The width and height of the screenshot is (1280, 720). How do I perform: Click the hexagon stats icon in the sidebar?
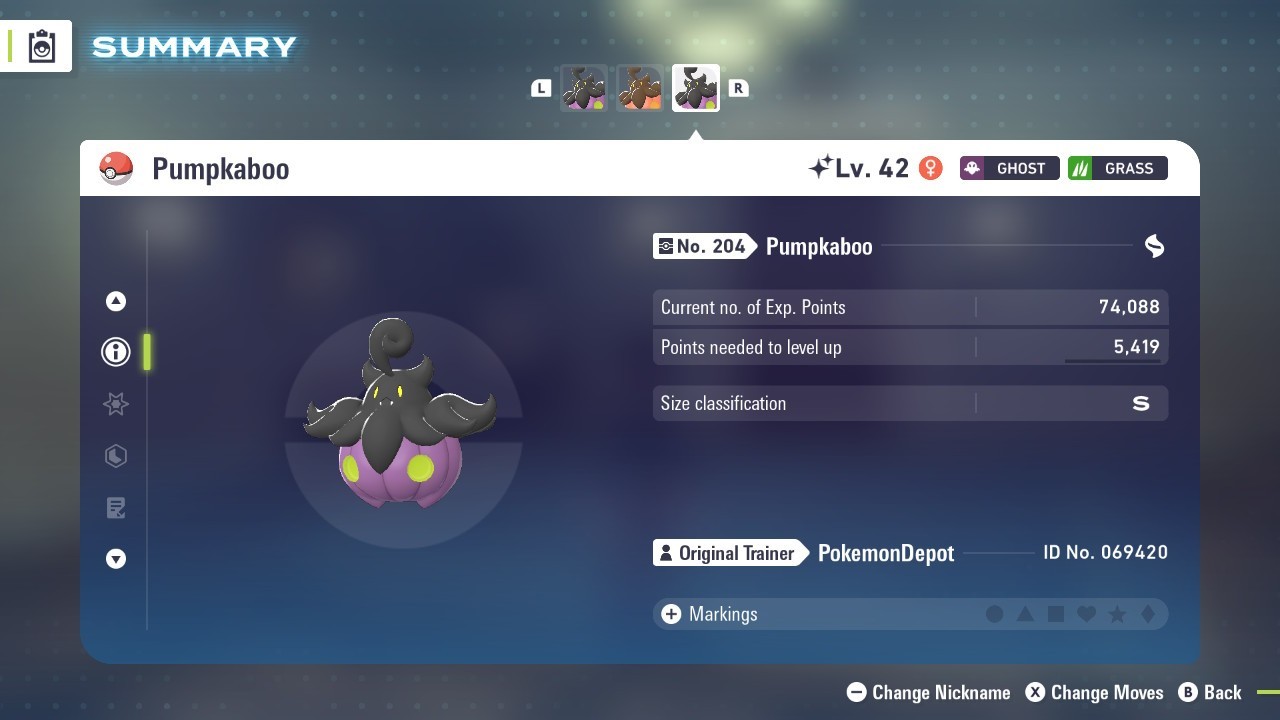coord(115,456)
